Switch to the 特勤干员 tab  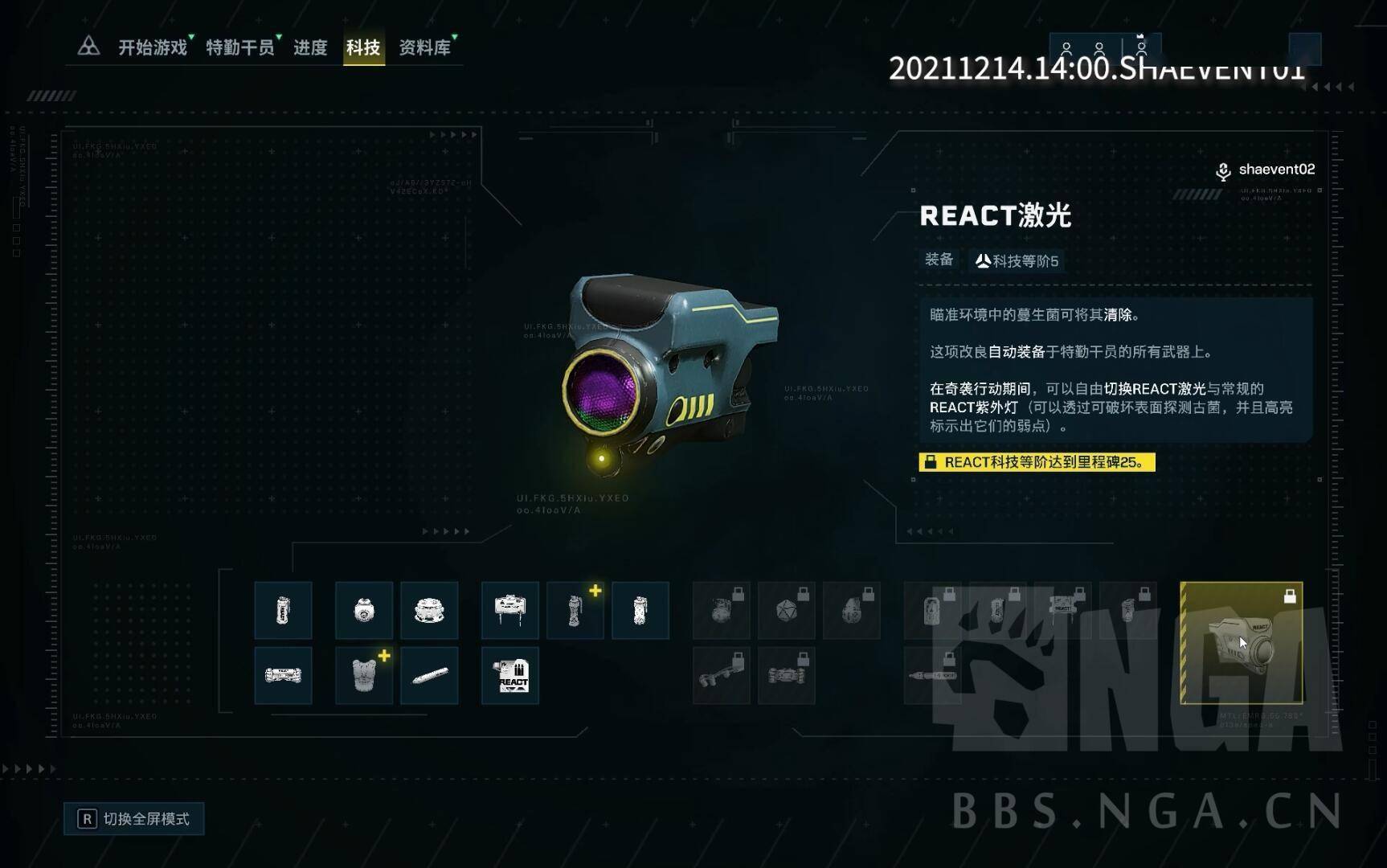(x=239, y=47)
